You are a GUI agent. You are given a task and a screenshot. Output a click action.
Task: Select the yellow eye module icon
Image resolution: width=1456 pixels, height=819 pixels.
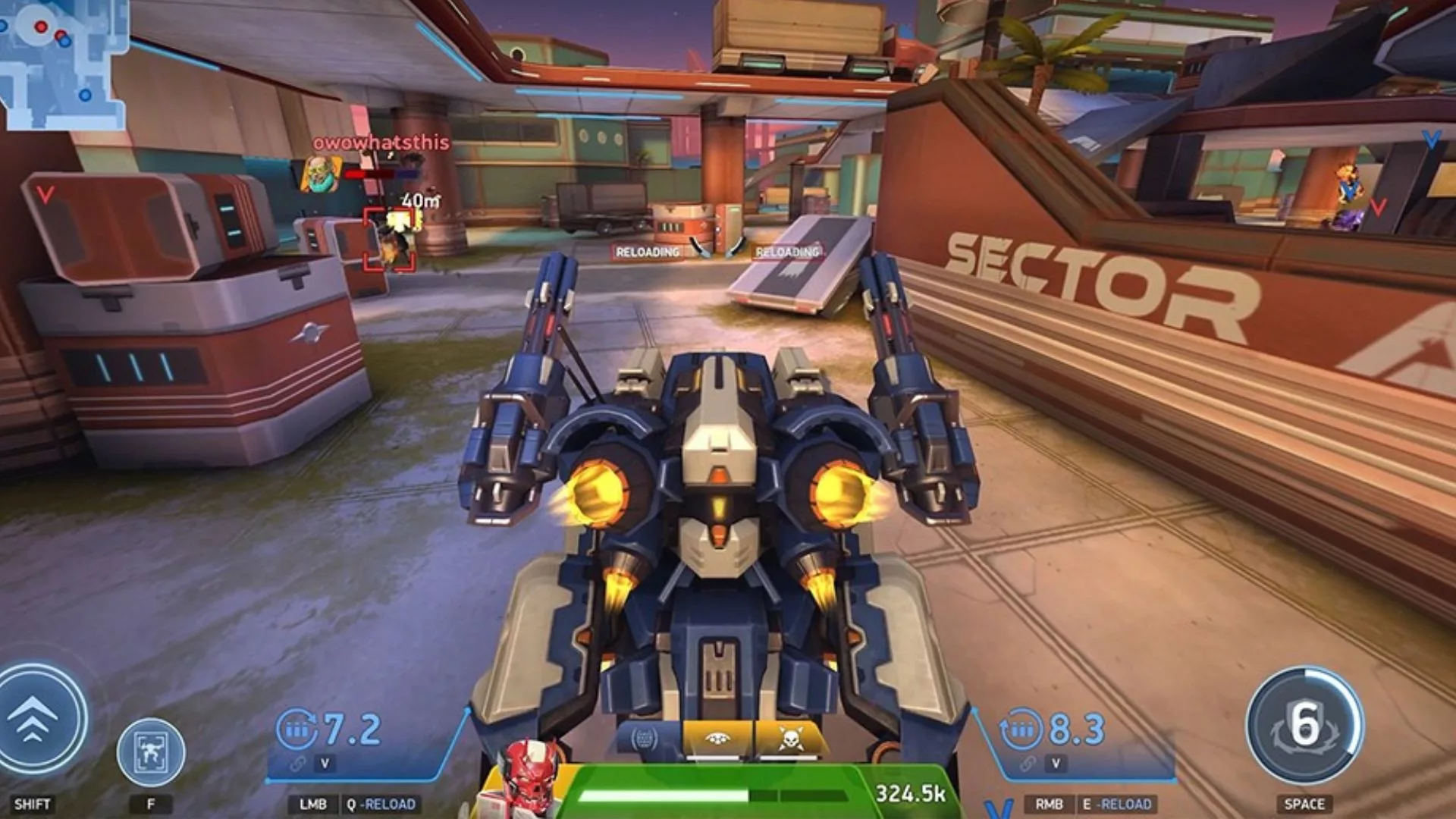(x=717, y=739)
